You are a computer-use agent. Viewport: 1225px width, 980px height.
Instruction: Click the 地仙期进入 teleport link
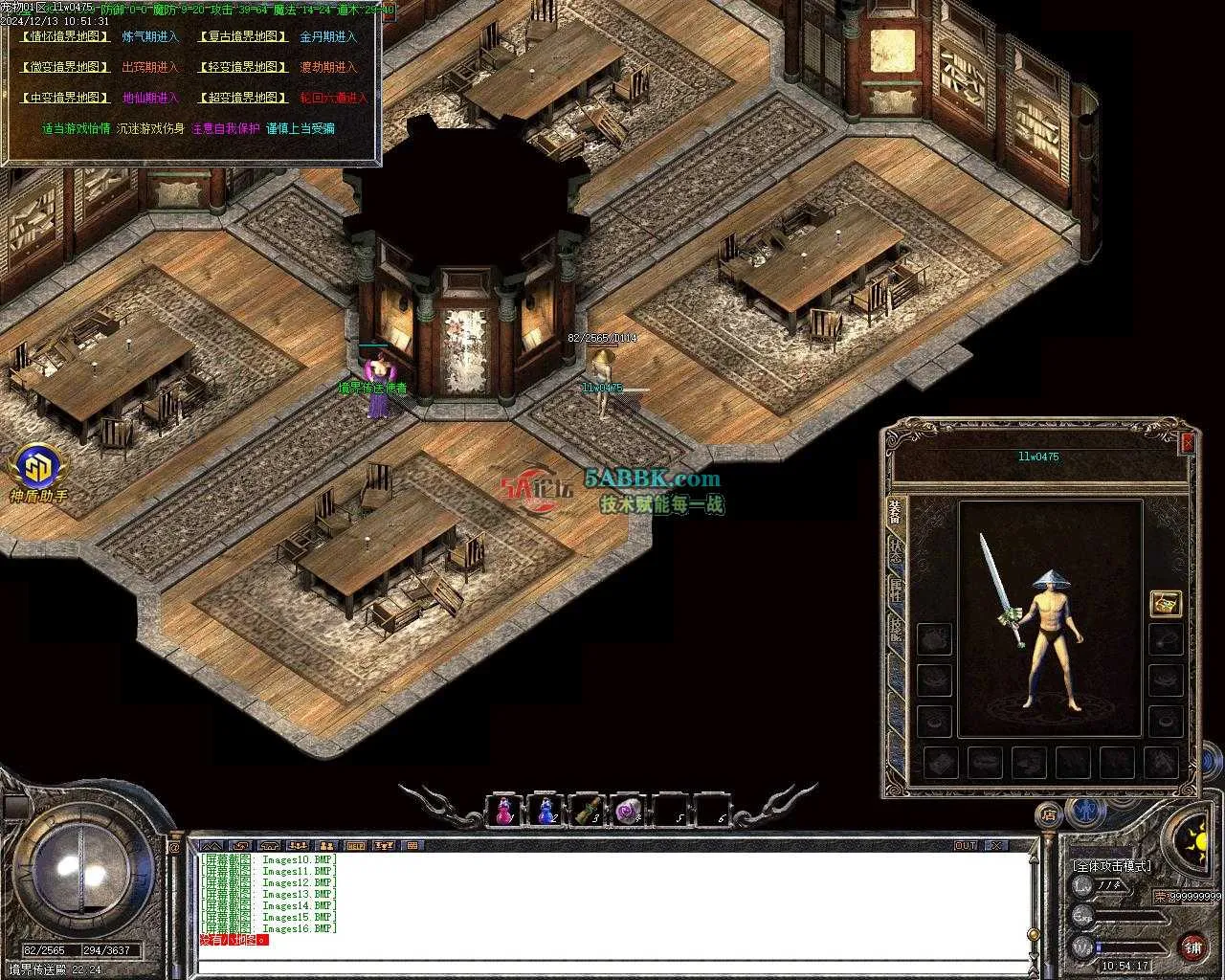point(150,98)
